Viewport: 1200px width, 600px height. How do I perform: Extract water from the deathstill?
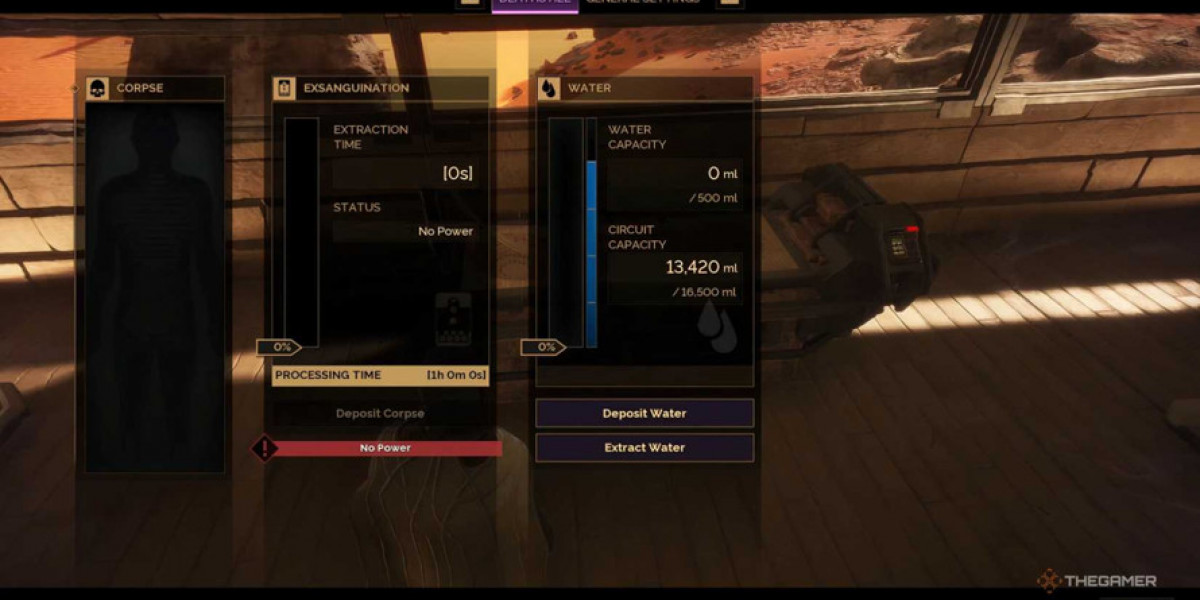tap(644, 447)
